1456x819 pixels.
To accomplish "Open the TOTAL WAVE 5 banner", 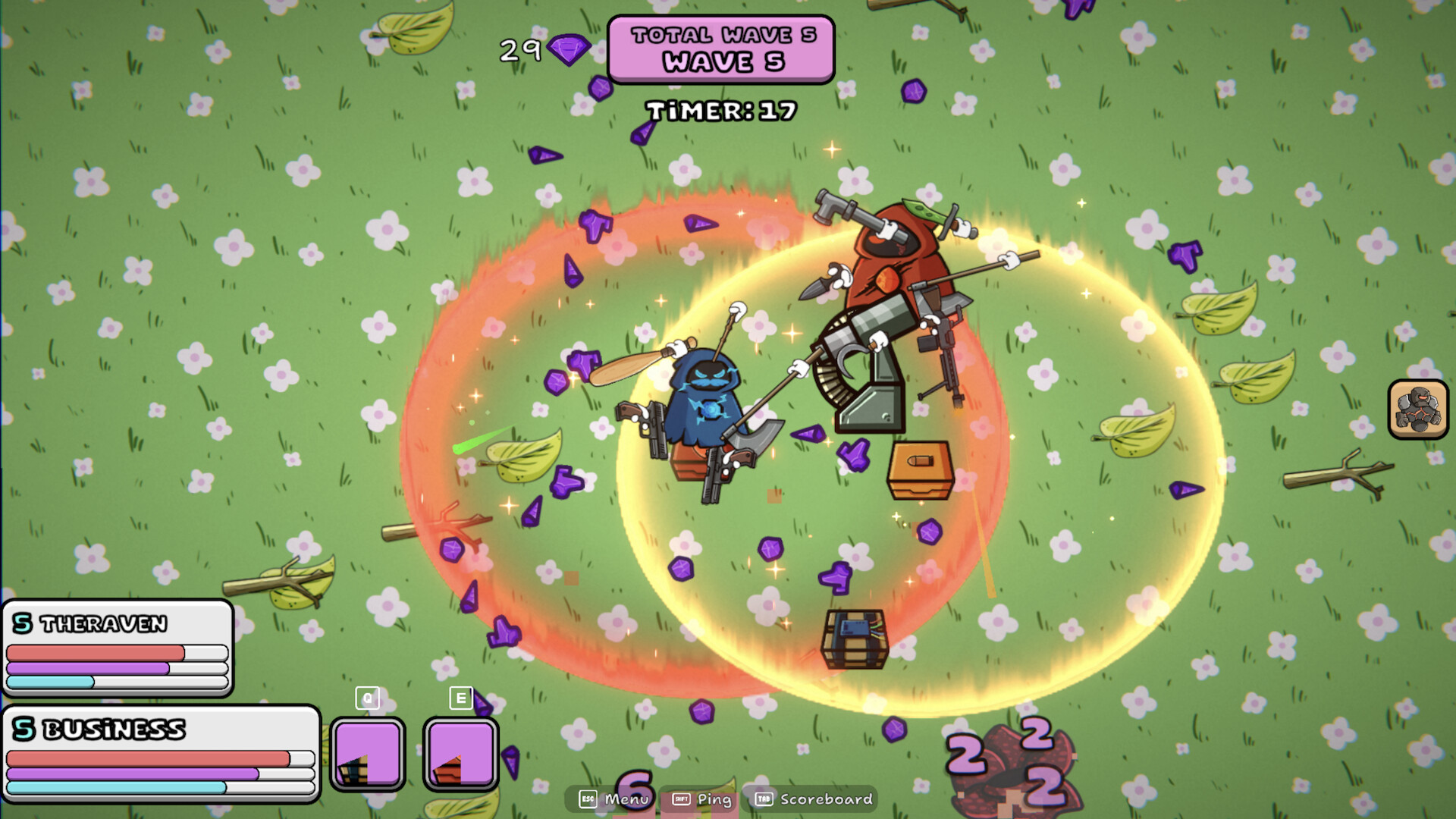I will click(x=720, y=34).
